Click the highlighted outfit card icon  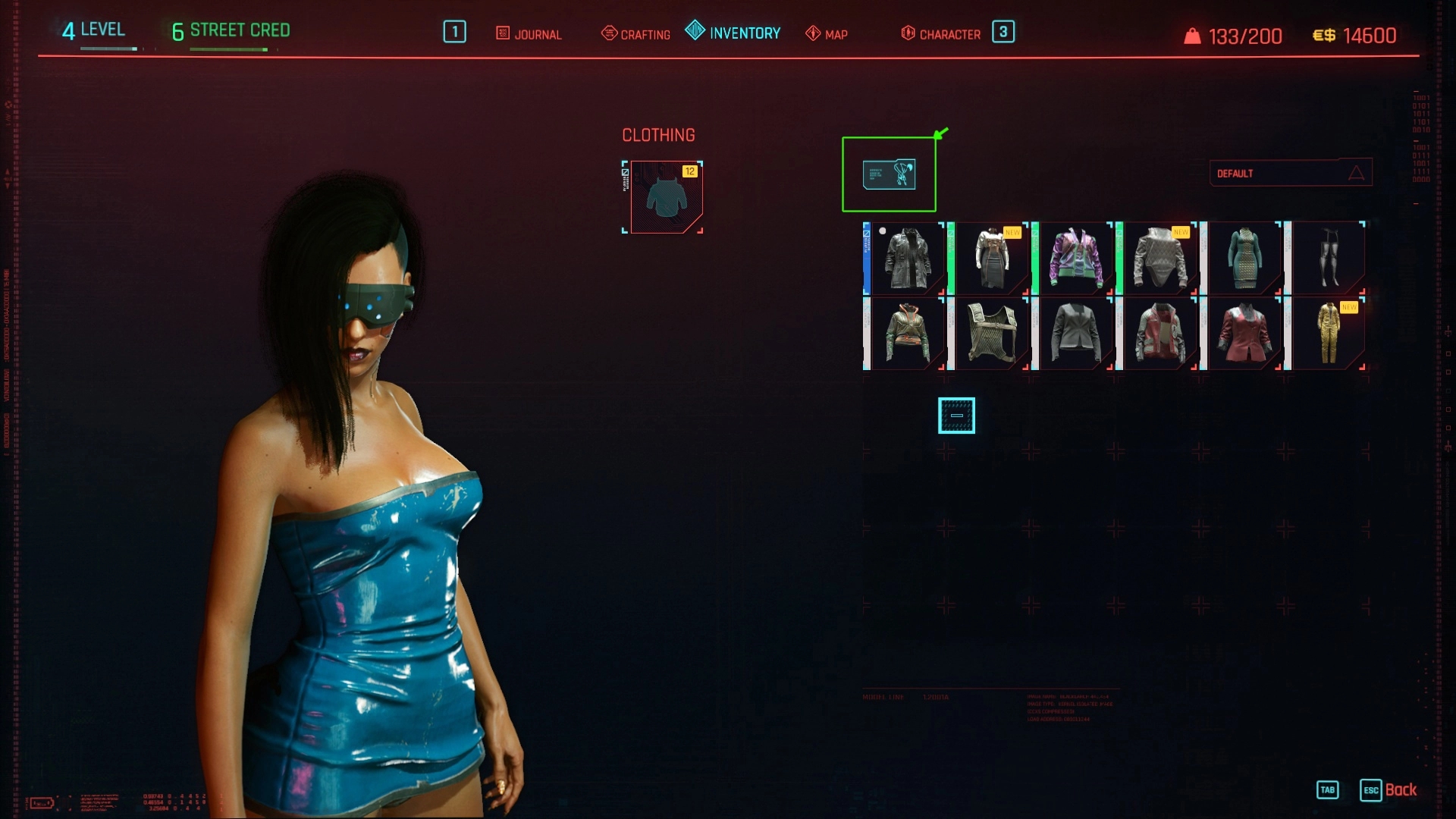click(x=889, y=174)
